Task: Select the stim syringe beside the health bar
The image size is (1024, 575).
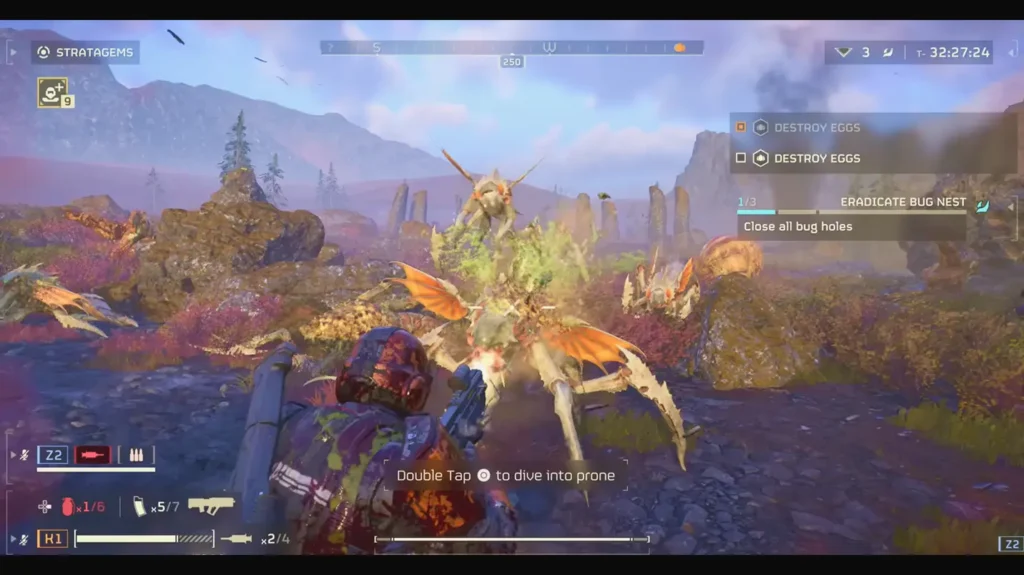Action: 237,539
